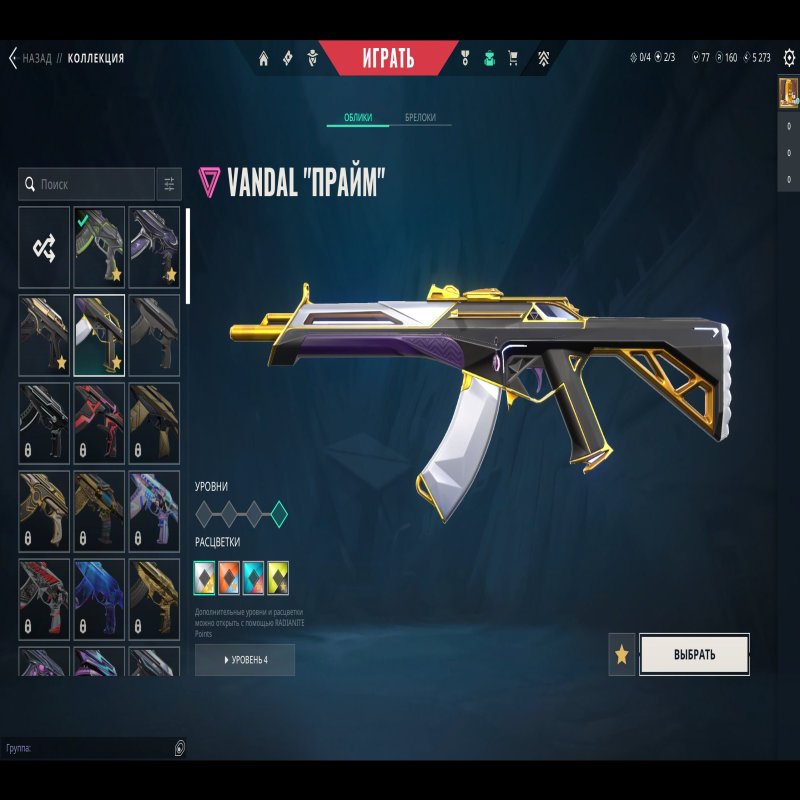Choose the random shuffle skin tile
The height and width of the screenshot is (800, 800).
tap(44, 246)
